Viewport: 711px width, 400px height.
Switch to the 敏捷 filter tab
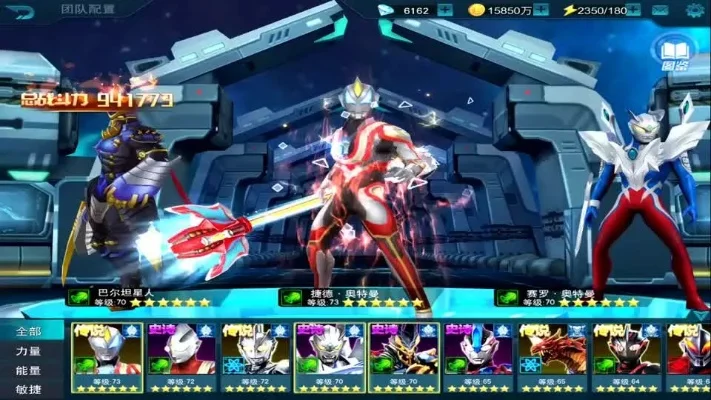[x=29, y=389]
